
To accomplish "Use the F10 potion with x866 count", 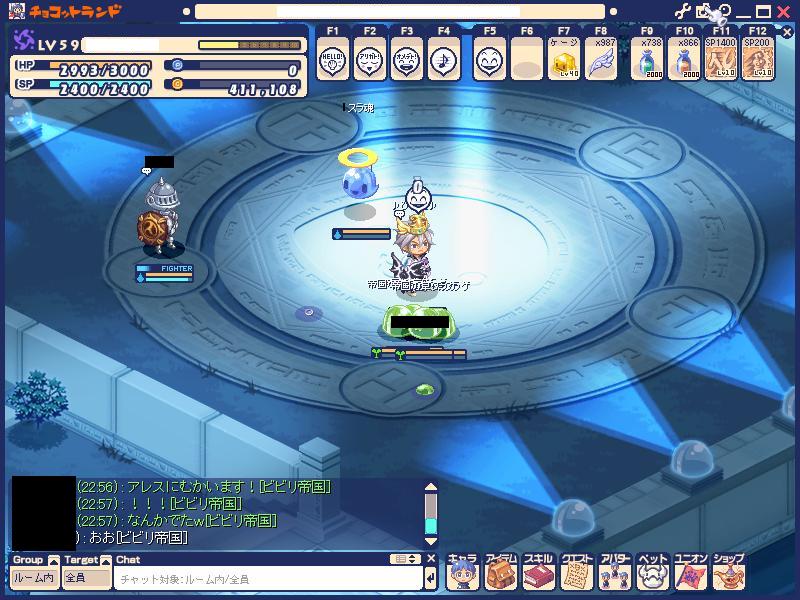I will click(688, 62).
